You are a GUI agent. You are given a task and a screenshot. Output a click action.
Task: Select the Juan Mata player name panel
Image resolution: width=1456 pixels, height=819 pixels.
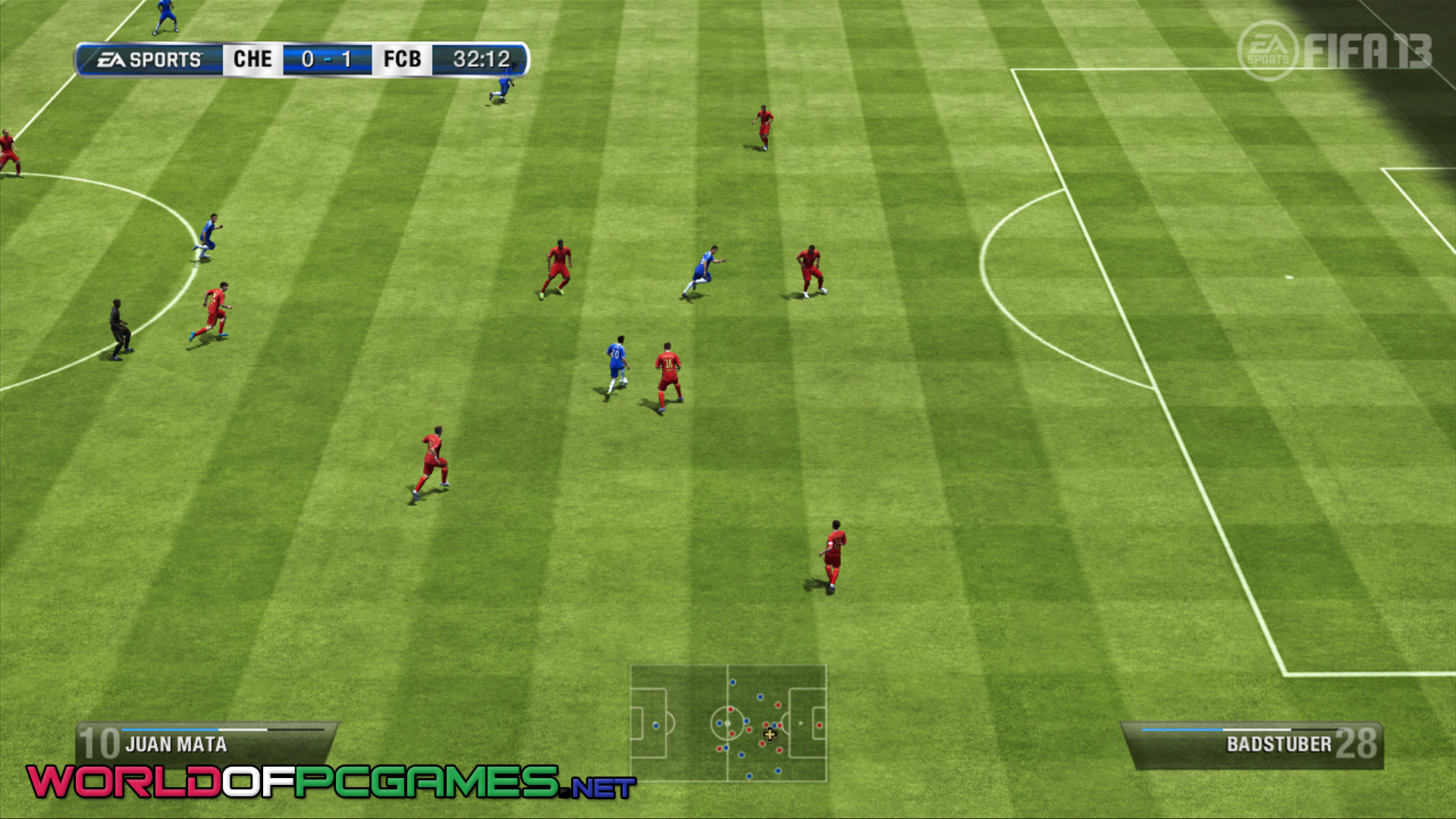[205, 743]
